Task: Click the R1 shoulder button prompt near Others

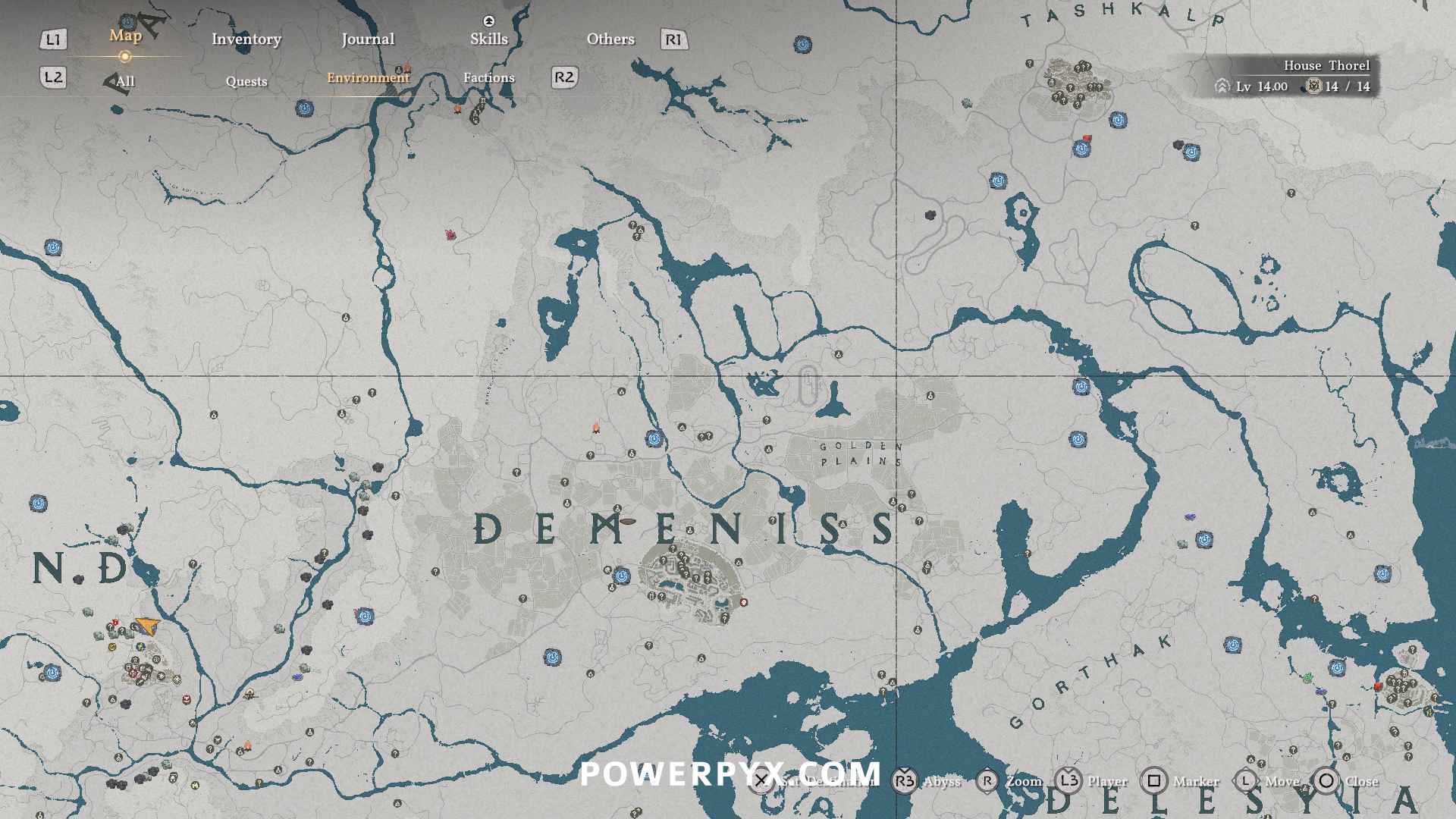Action: coord(675,39)
